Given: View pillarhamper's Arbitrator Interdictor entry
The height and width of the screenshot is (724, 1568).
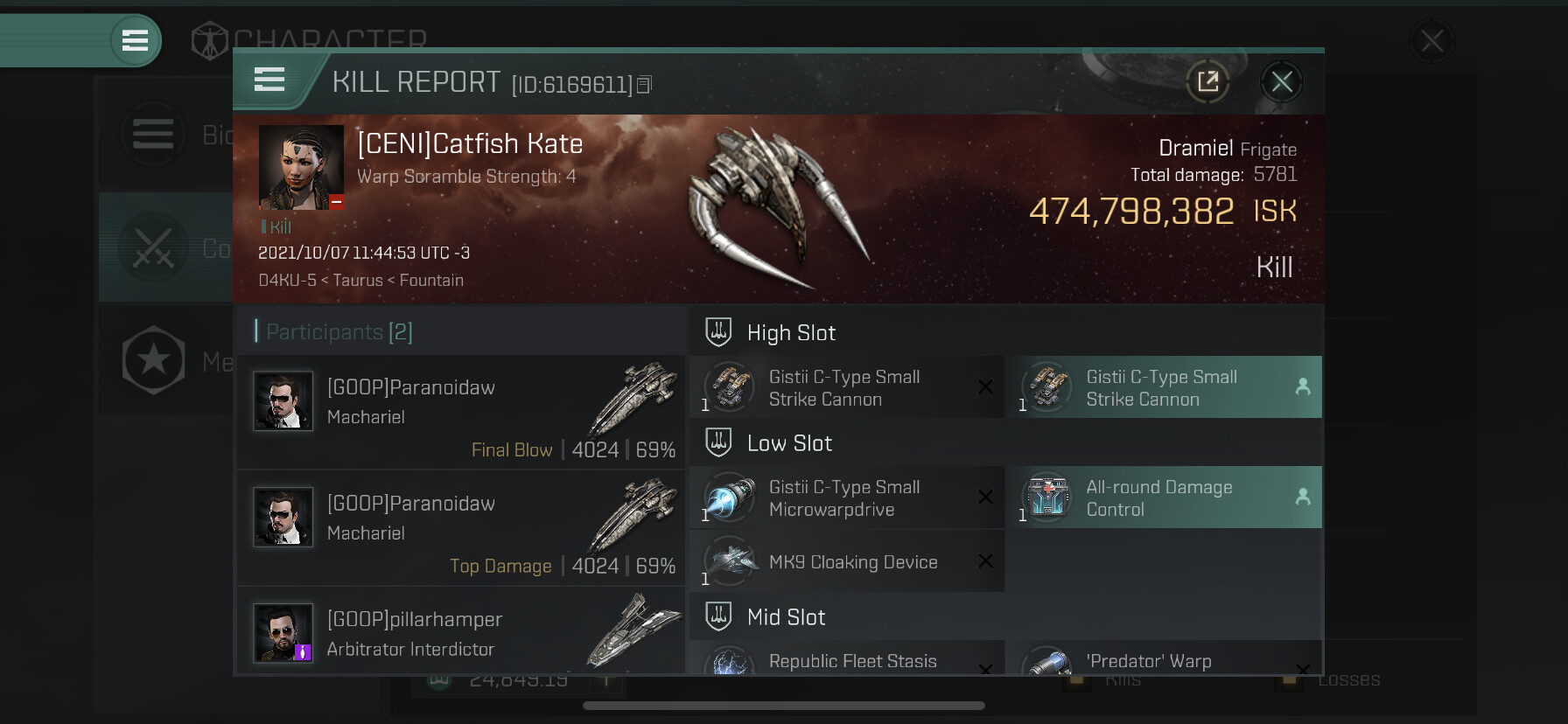Looking at the screenshot, I should pyautogui.click(x=461, y=633).
